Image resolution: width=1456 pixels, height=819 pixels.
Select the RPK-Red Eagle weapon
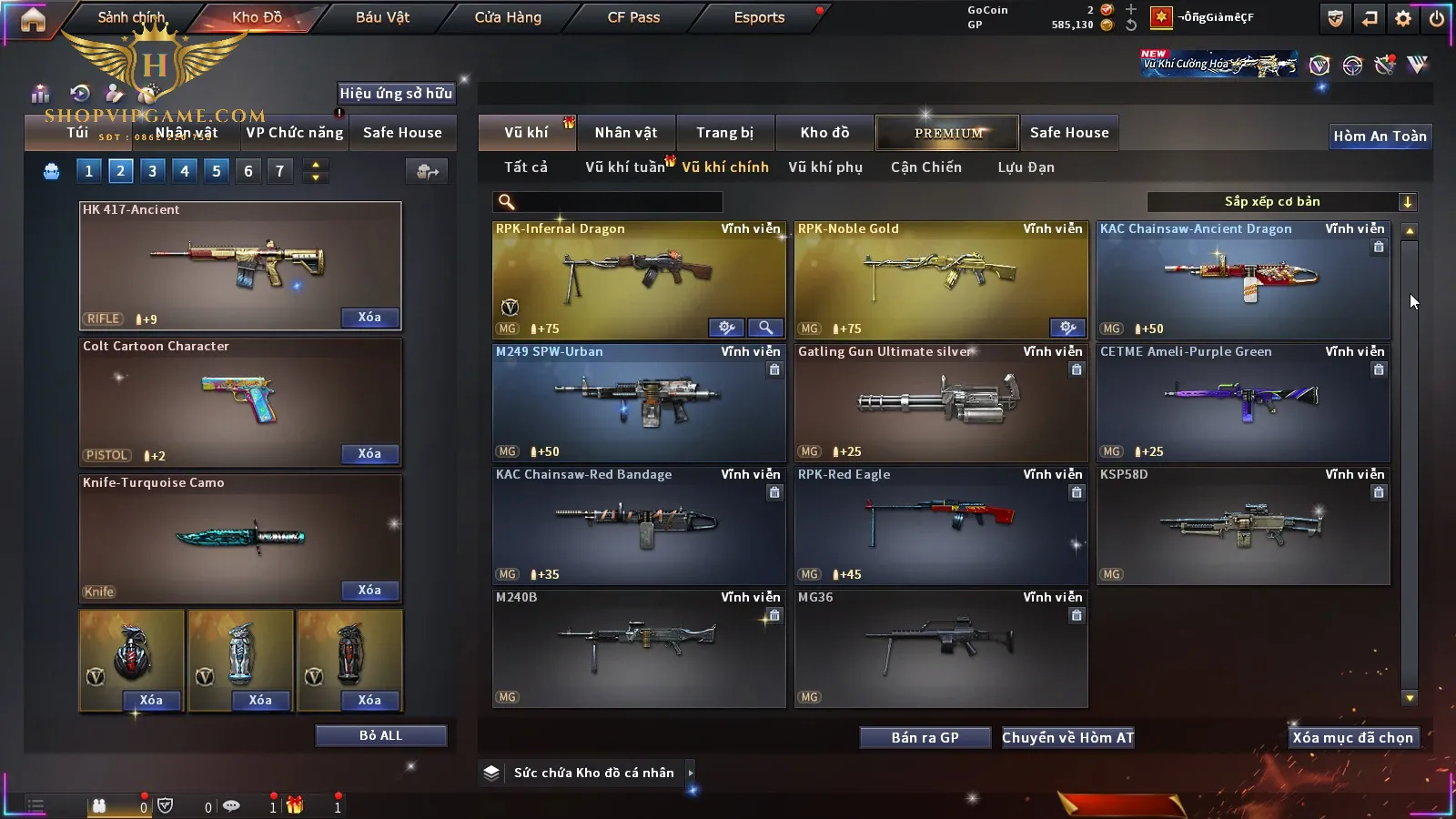point(941,525)
